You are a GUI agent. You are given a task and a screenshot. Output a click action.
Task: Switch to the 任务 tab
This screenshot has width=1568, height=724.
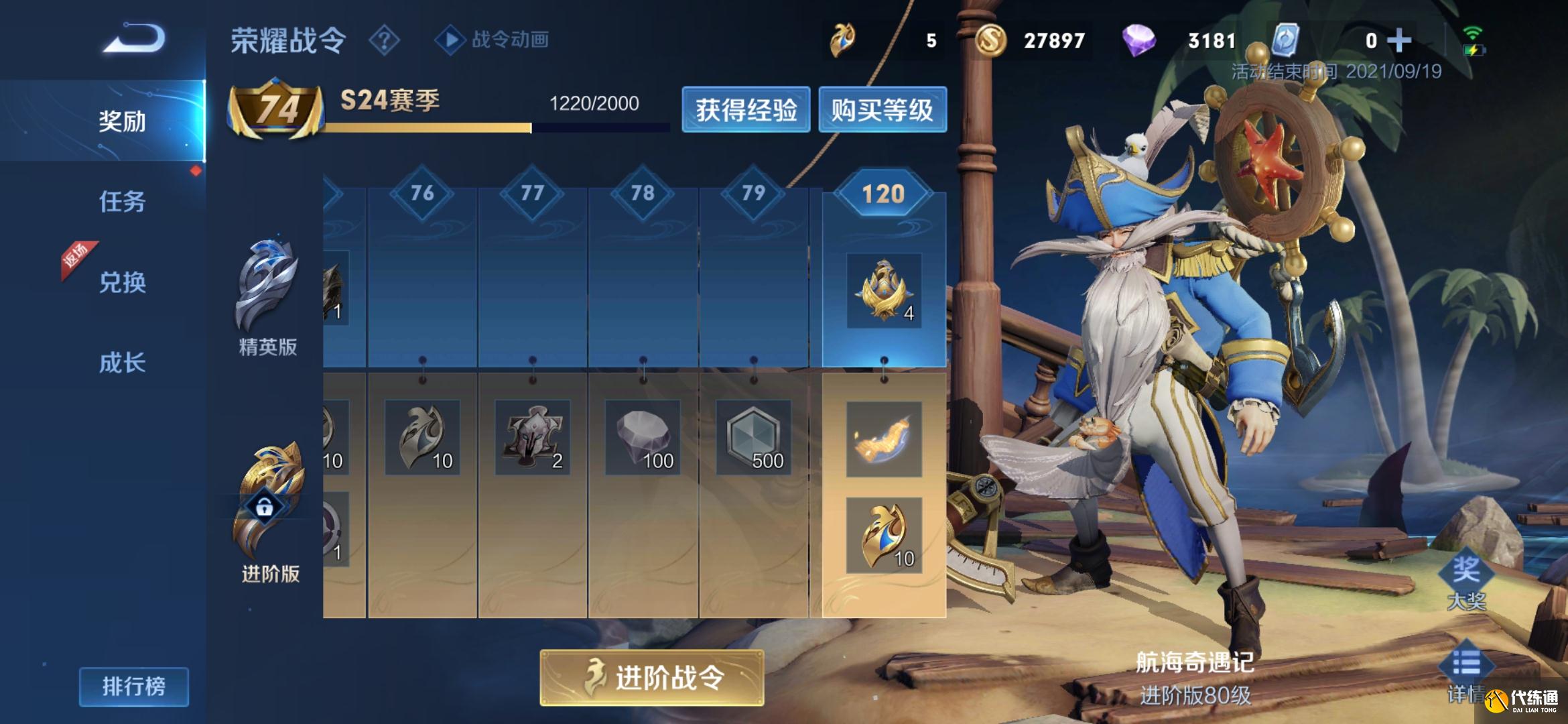[x=121, y=201]
